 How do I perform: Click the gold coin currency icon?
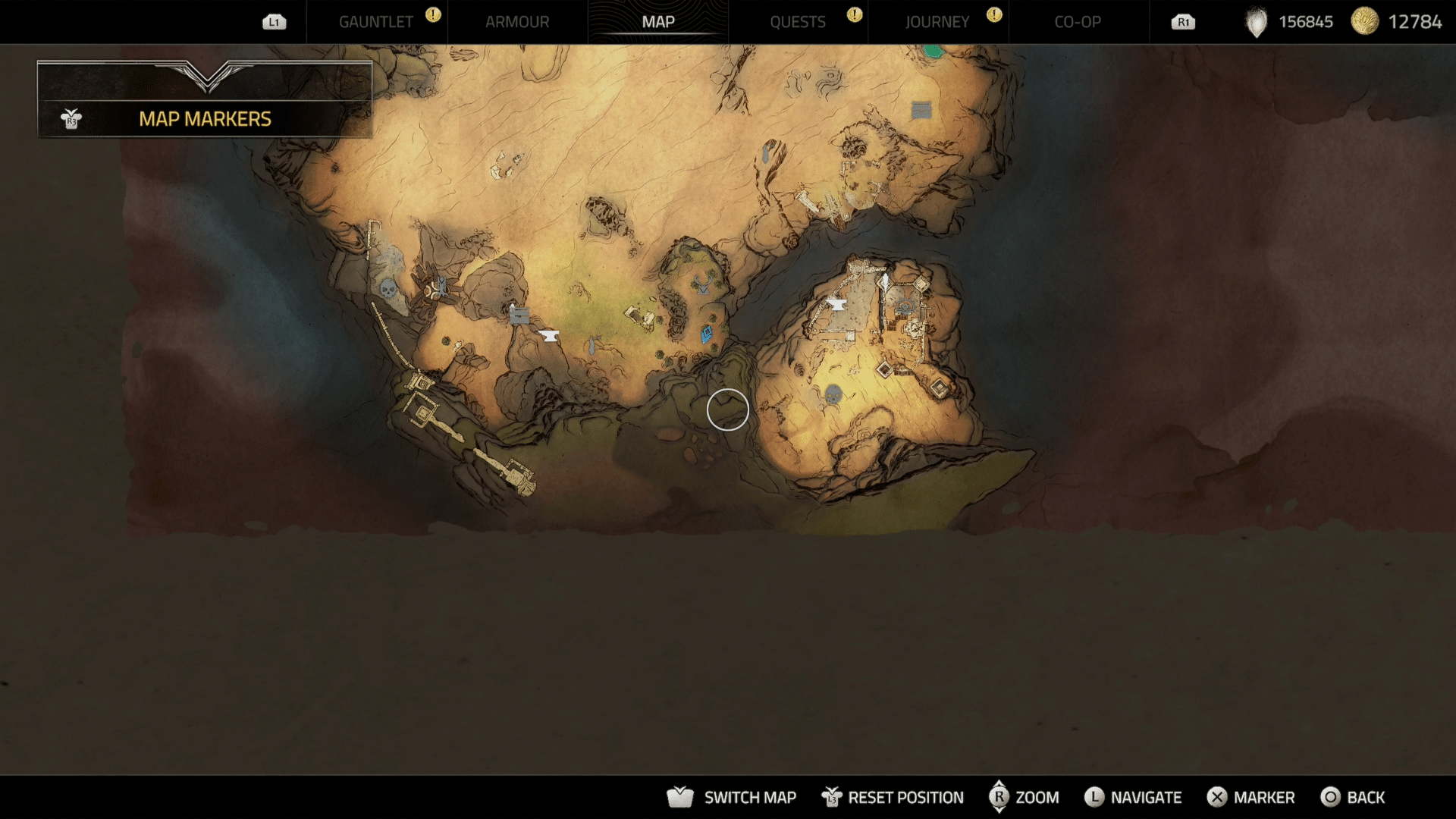pyautogui.click(x=1365, y=21)
